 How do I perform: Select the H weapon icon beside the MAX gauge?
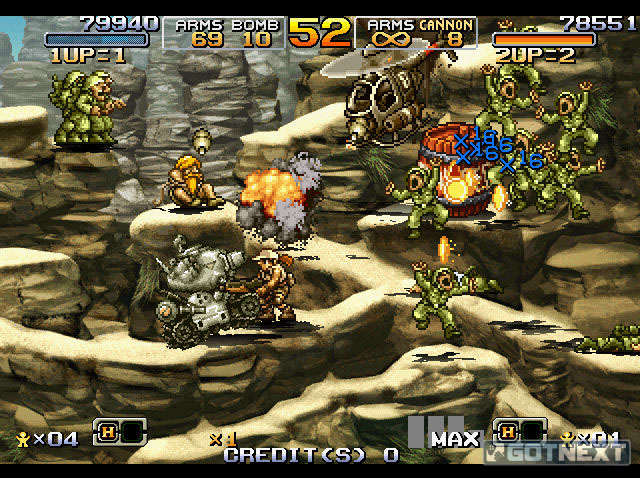[x=507, y=431]
